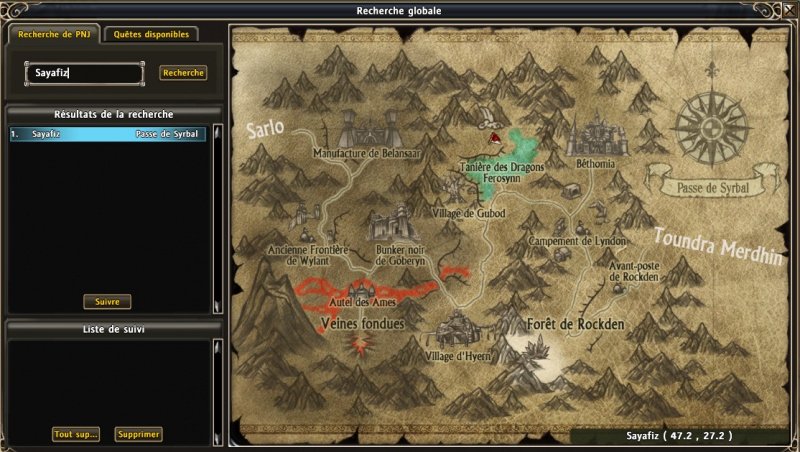Click the Recherche button
This screenshot has height=452, width=800.
[x=183, y=73]
